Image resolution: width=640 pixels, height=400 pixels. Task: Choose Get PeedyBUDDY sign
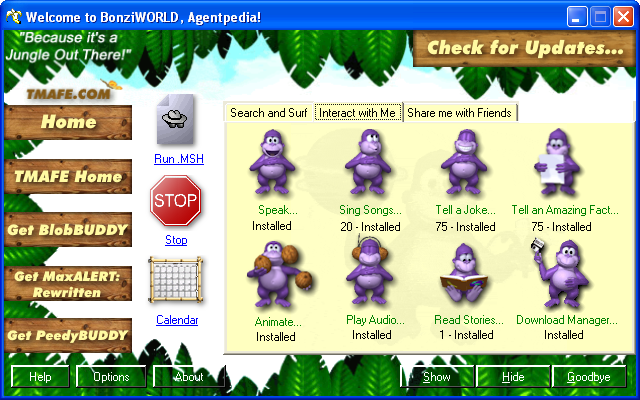point(68,334)
